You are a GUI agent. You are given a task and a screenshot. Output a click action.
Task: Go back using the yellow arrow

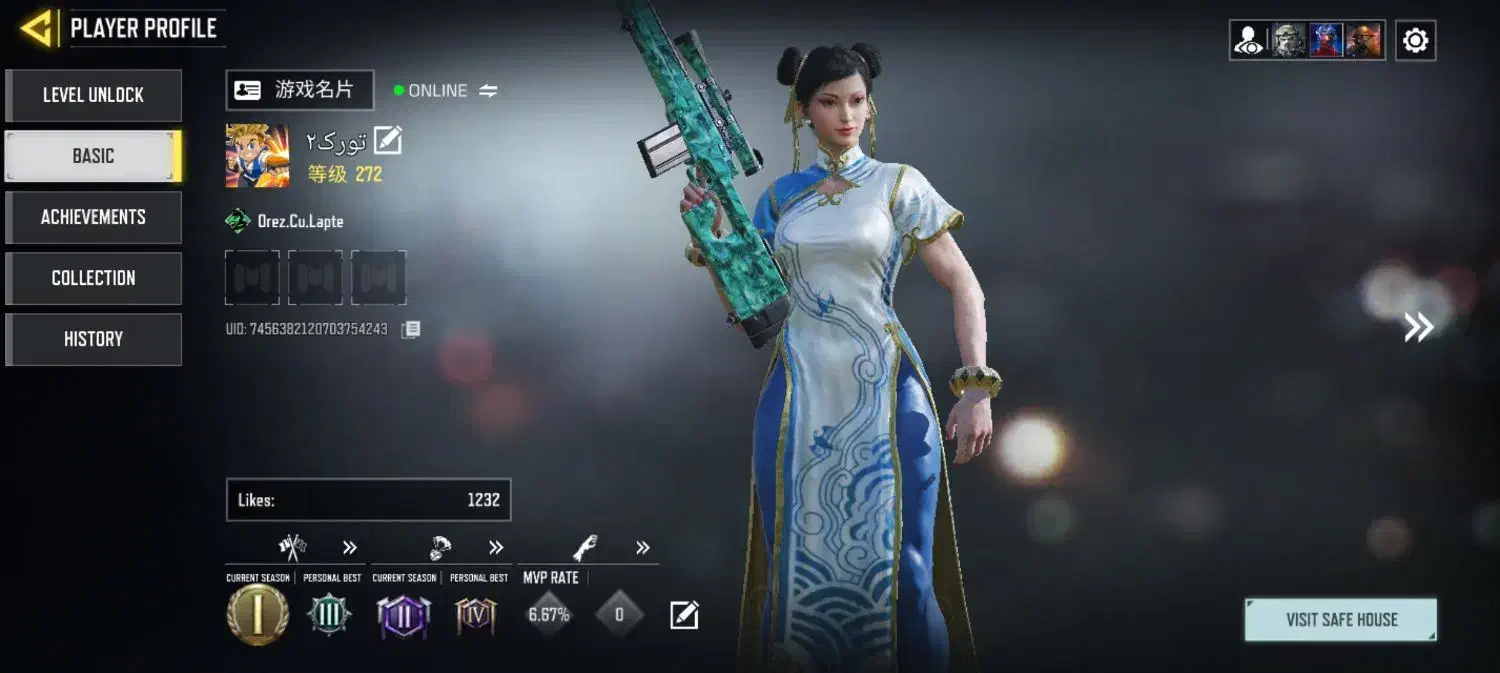[37, 28]
